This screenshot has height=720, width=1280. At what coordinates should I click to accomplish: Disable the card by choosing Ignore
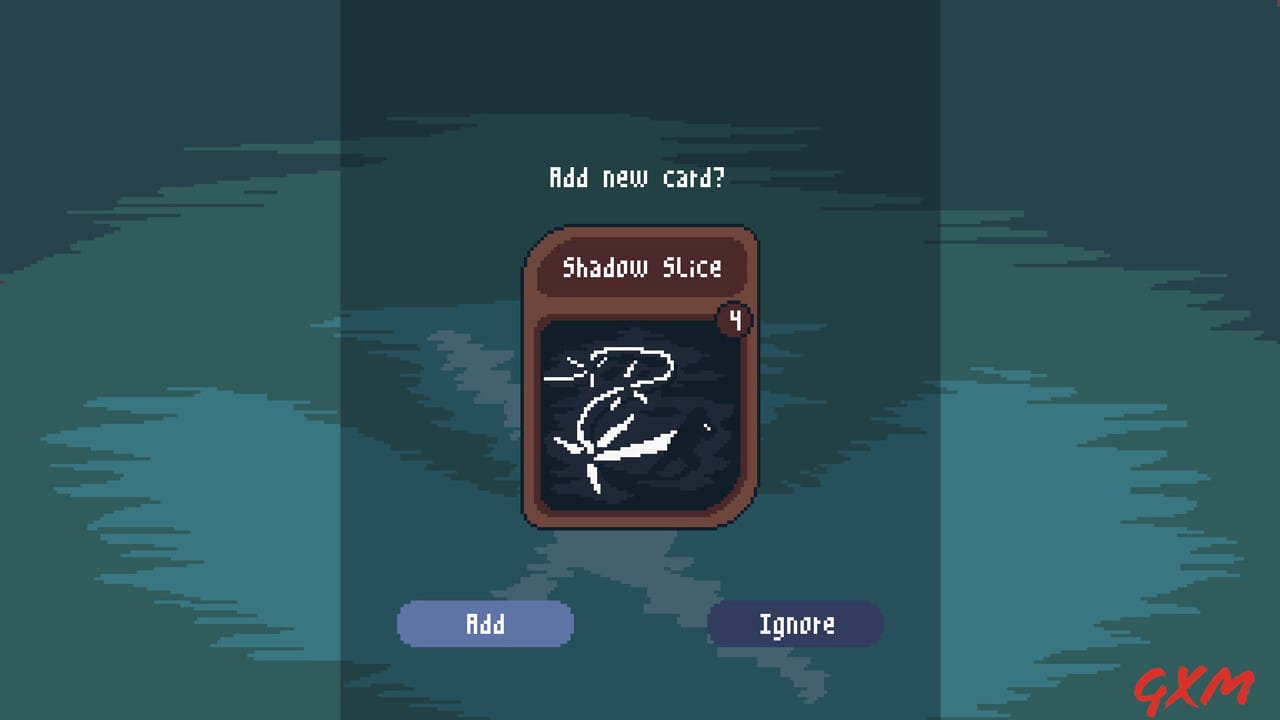(795, 623)
